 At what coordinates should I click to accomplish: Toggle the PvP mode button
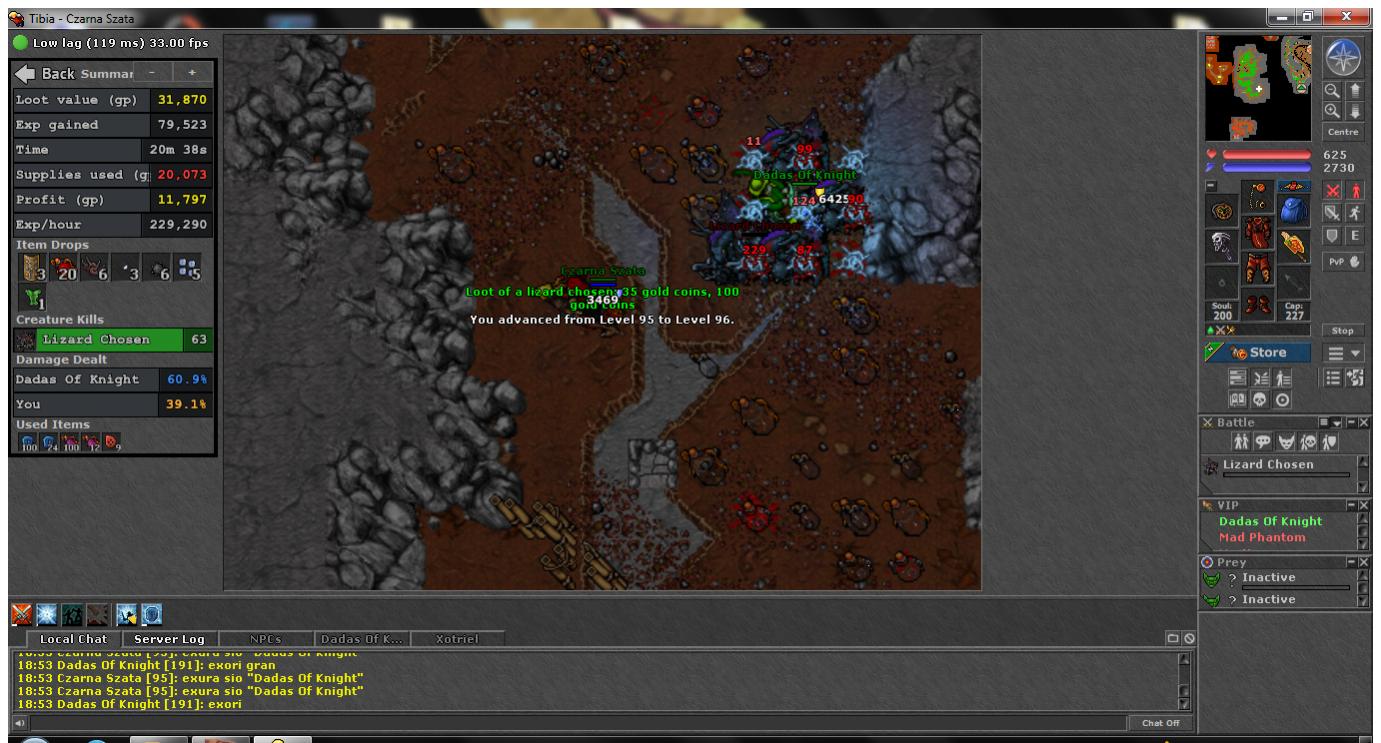(x=1343, y=261)
